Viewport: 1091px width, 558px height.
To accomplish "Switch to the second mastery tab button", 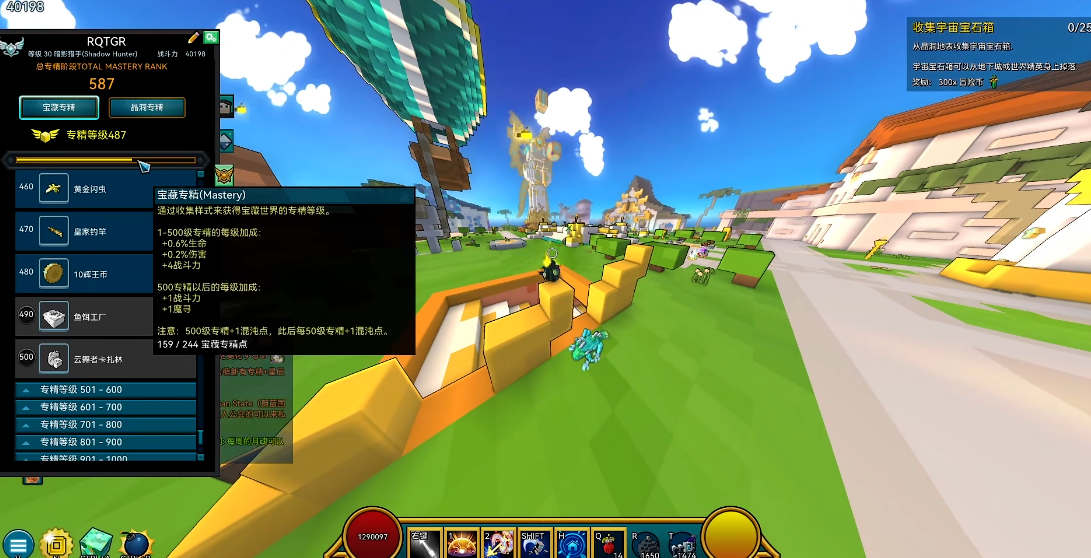I will [147, 108].
